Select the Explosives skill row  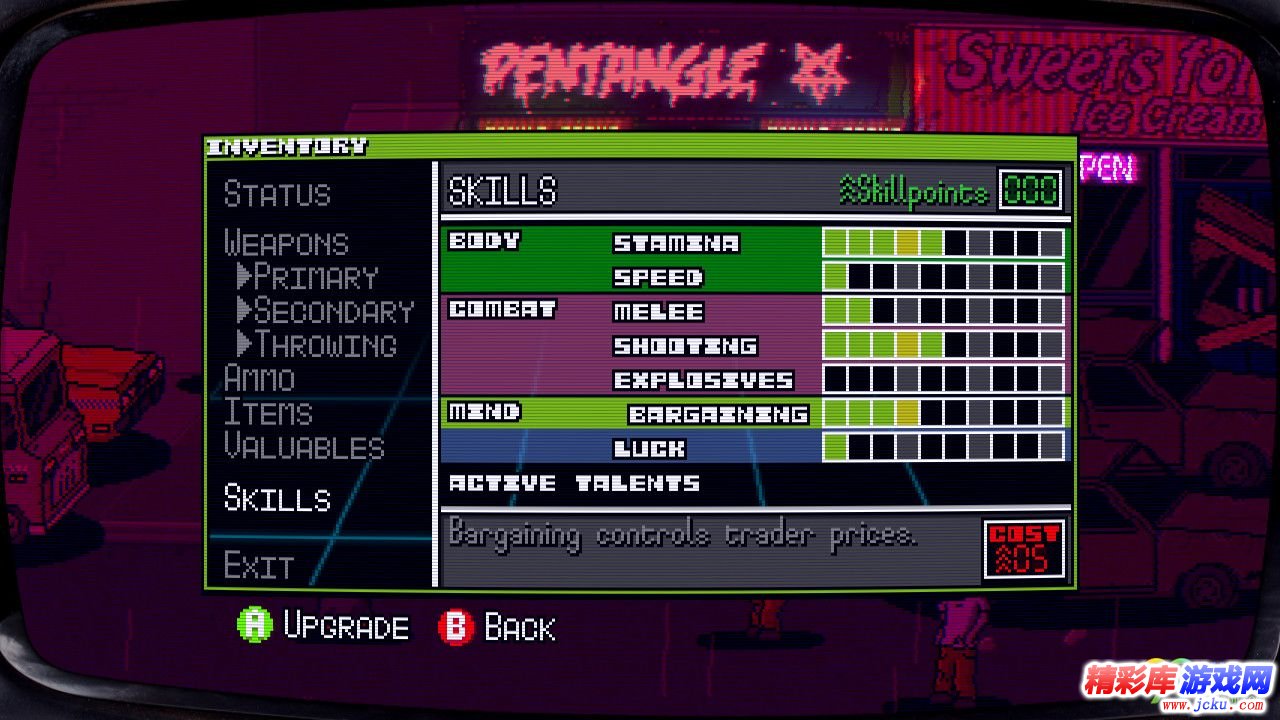click(703, 380)
